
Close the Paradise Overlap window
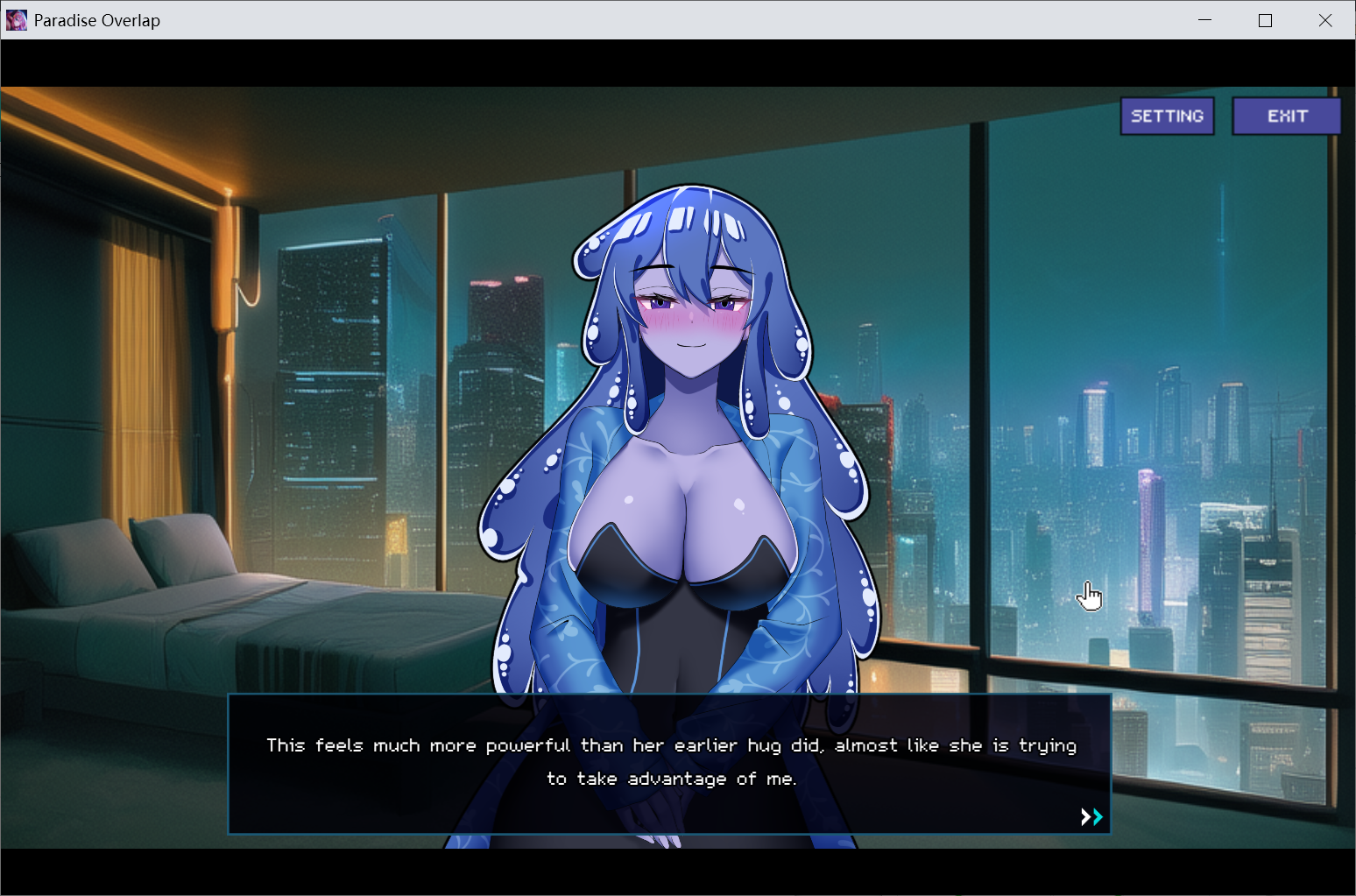tap(1324, 20)
